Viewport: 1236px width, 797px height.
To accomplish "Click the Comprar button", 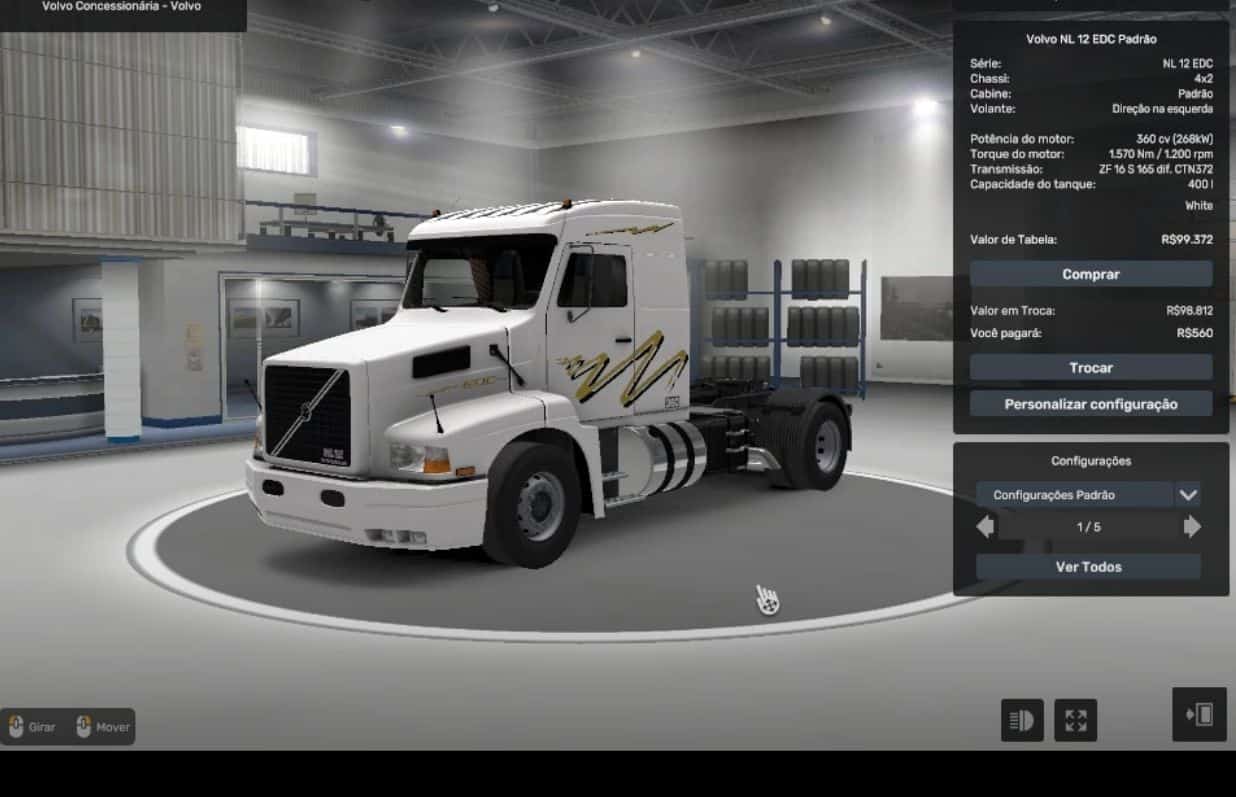I will click(x=1090, y=274).
